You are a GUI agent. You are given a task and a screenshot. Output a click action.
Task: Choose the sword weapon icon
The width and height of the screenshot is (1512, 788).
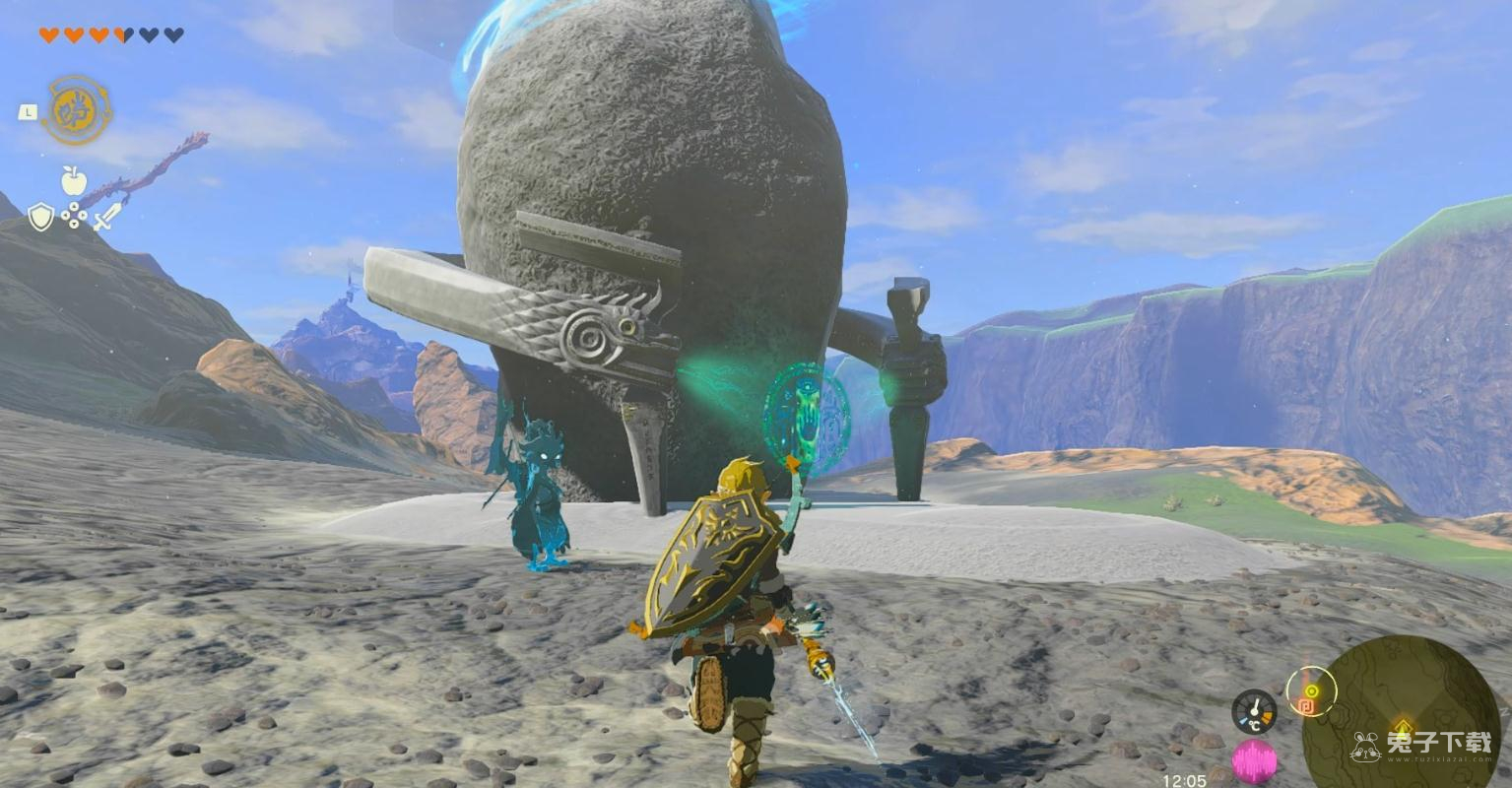[106, 216]
